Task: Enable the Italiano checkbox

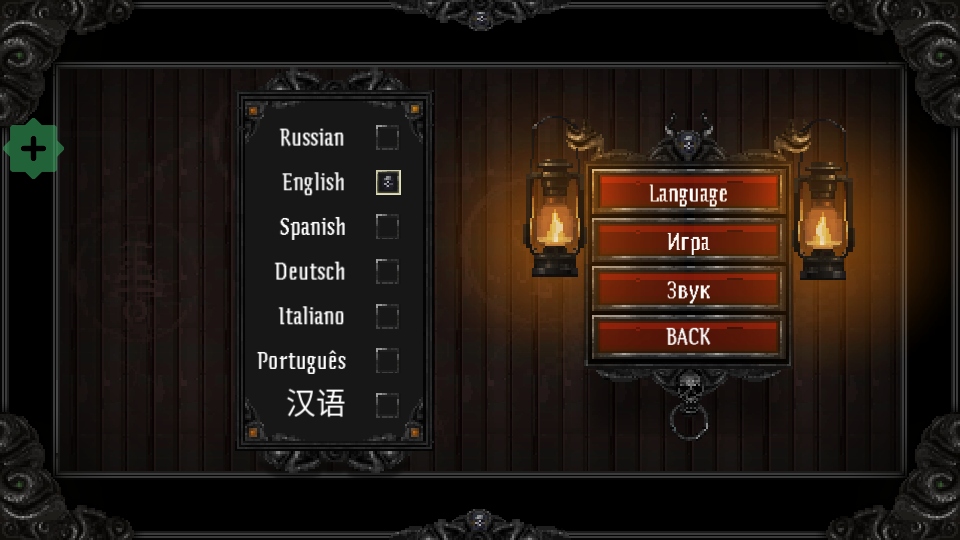Action: [x=387, y=316]
